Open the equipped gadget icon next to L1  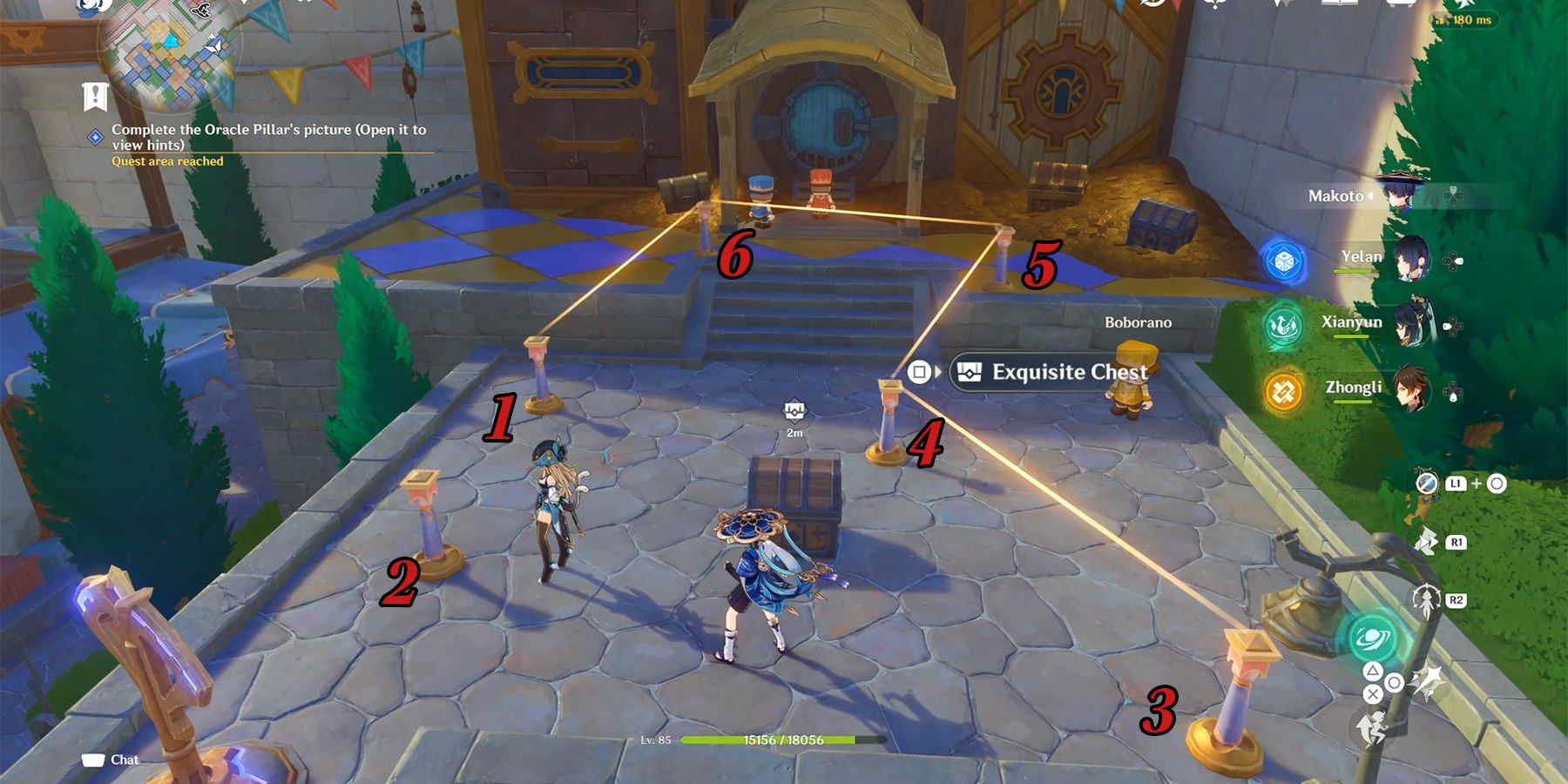tap(1425, 484)
